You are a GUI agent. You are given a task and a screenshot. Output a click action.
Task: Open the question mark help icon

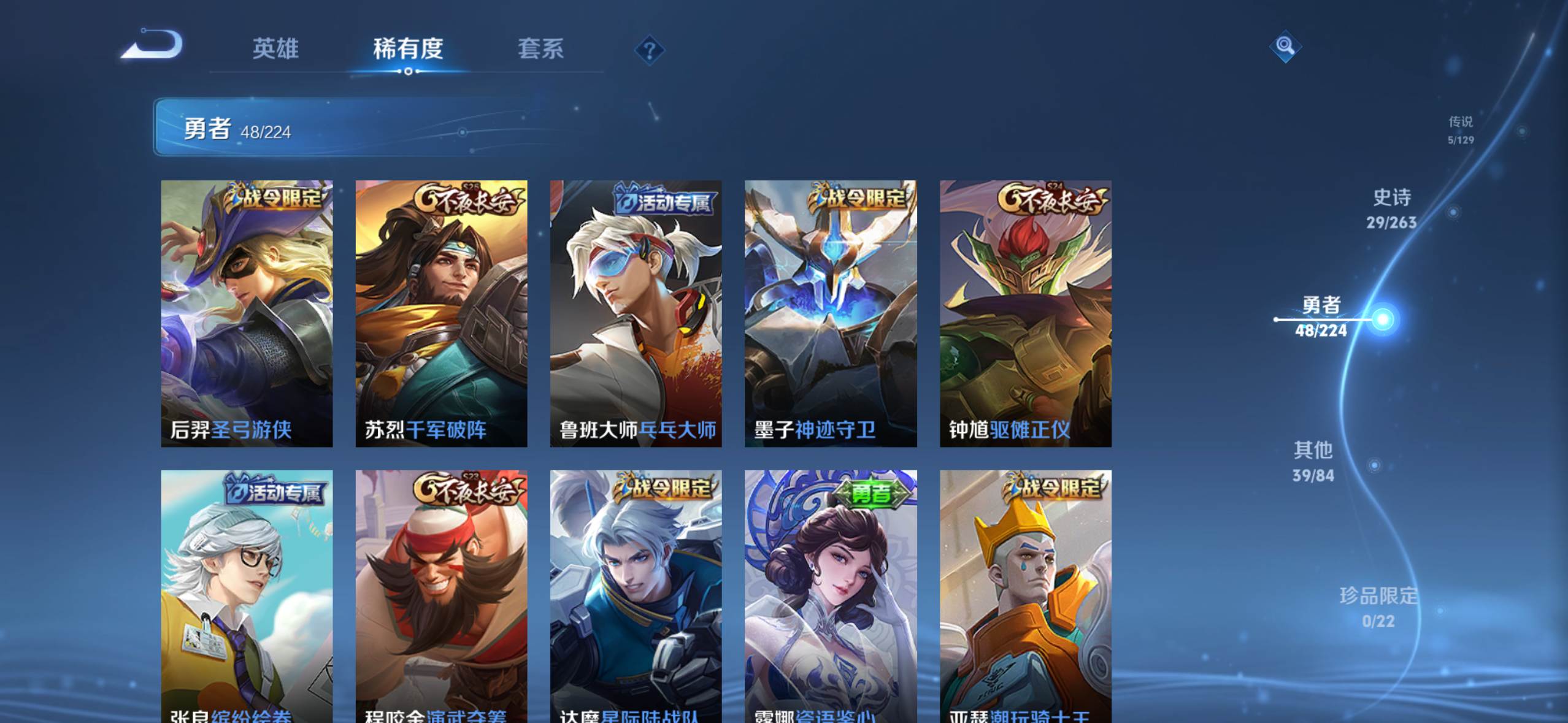coord(649,50)
